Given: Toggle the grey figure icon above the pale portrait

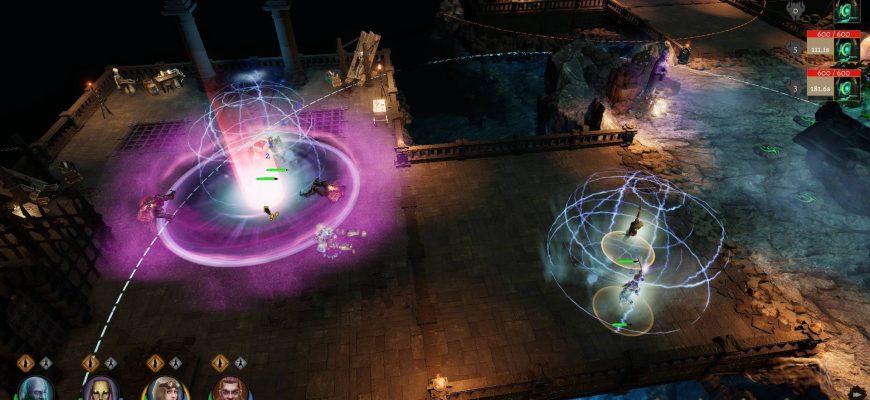Looking at the screenshot, I should [x=46, y=363].
